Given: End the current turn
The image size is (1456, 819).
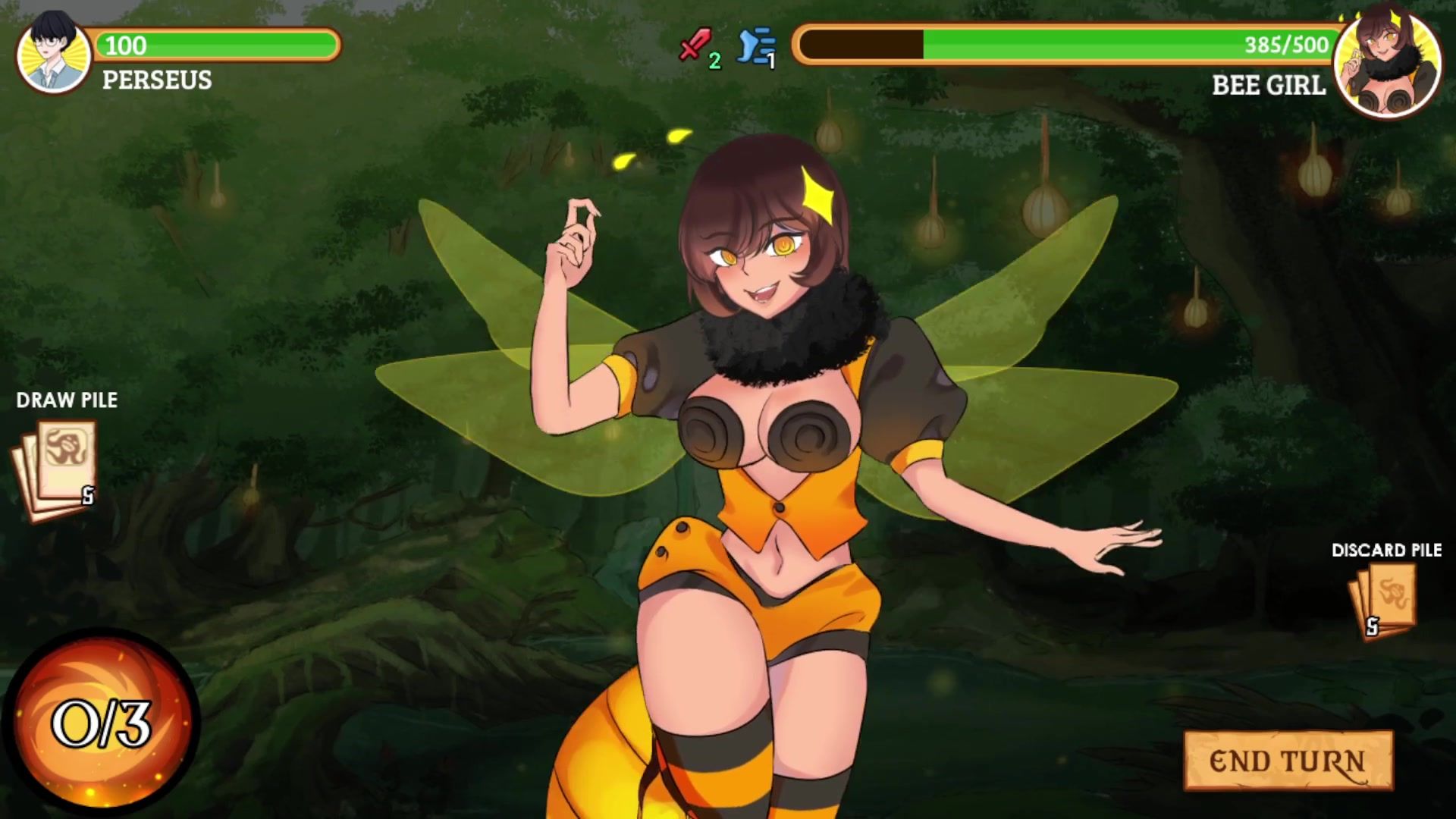Looking at the screenshot, I should (1288, 761).
